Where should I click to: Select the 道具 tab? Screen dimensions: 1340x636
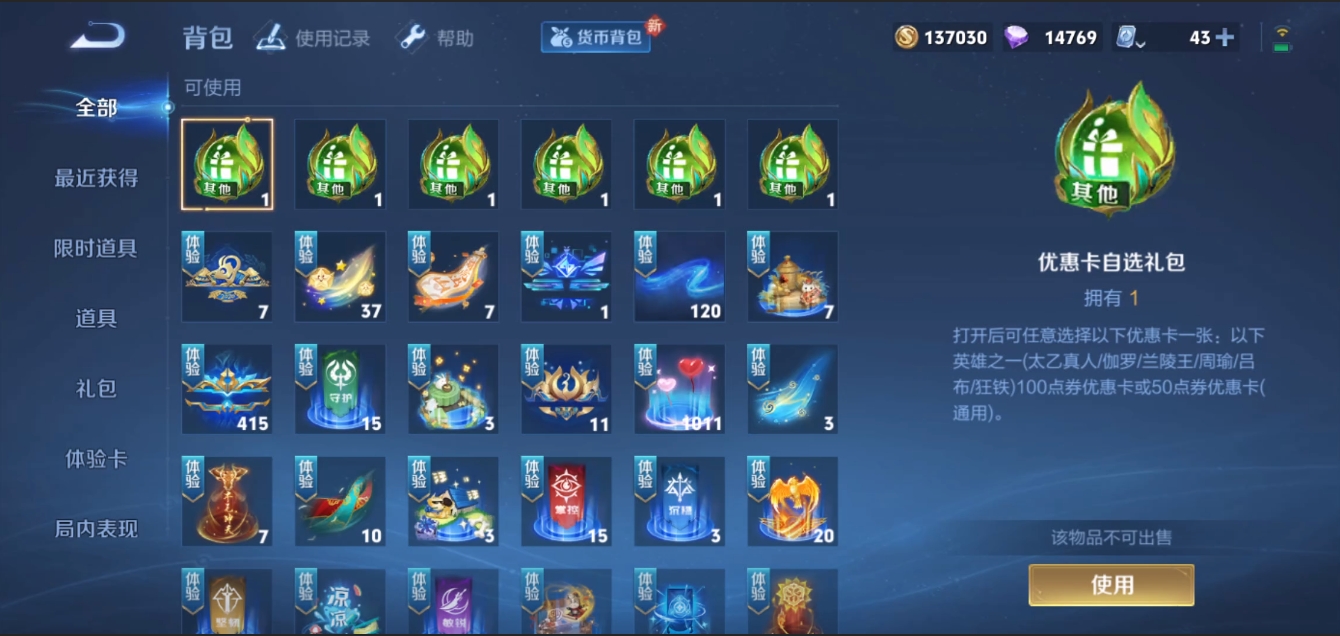[96, 318]
